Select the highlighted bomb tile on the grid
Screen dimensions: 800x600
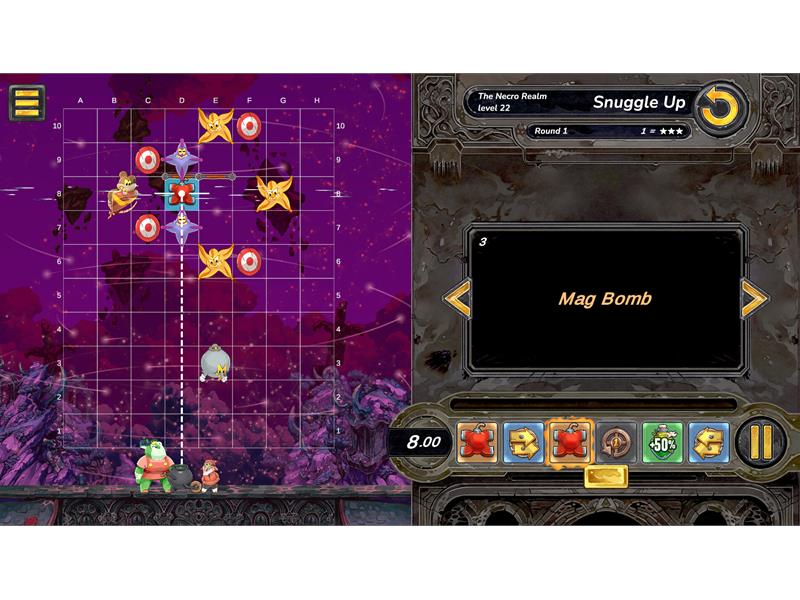pos(181,192)
